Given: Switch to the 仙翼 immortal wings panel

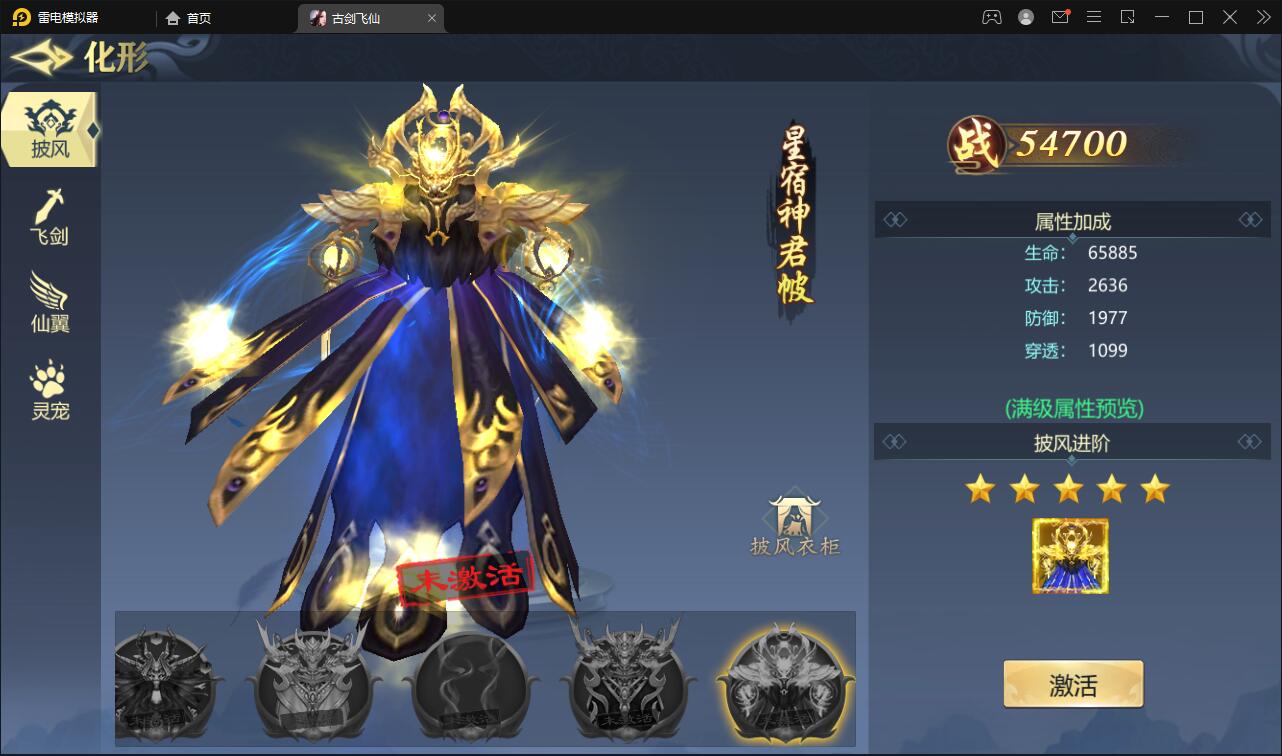Looking at the screenshot, I should pyautogui.click(x=49, y=300).
